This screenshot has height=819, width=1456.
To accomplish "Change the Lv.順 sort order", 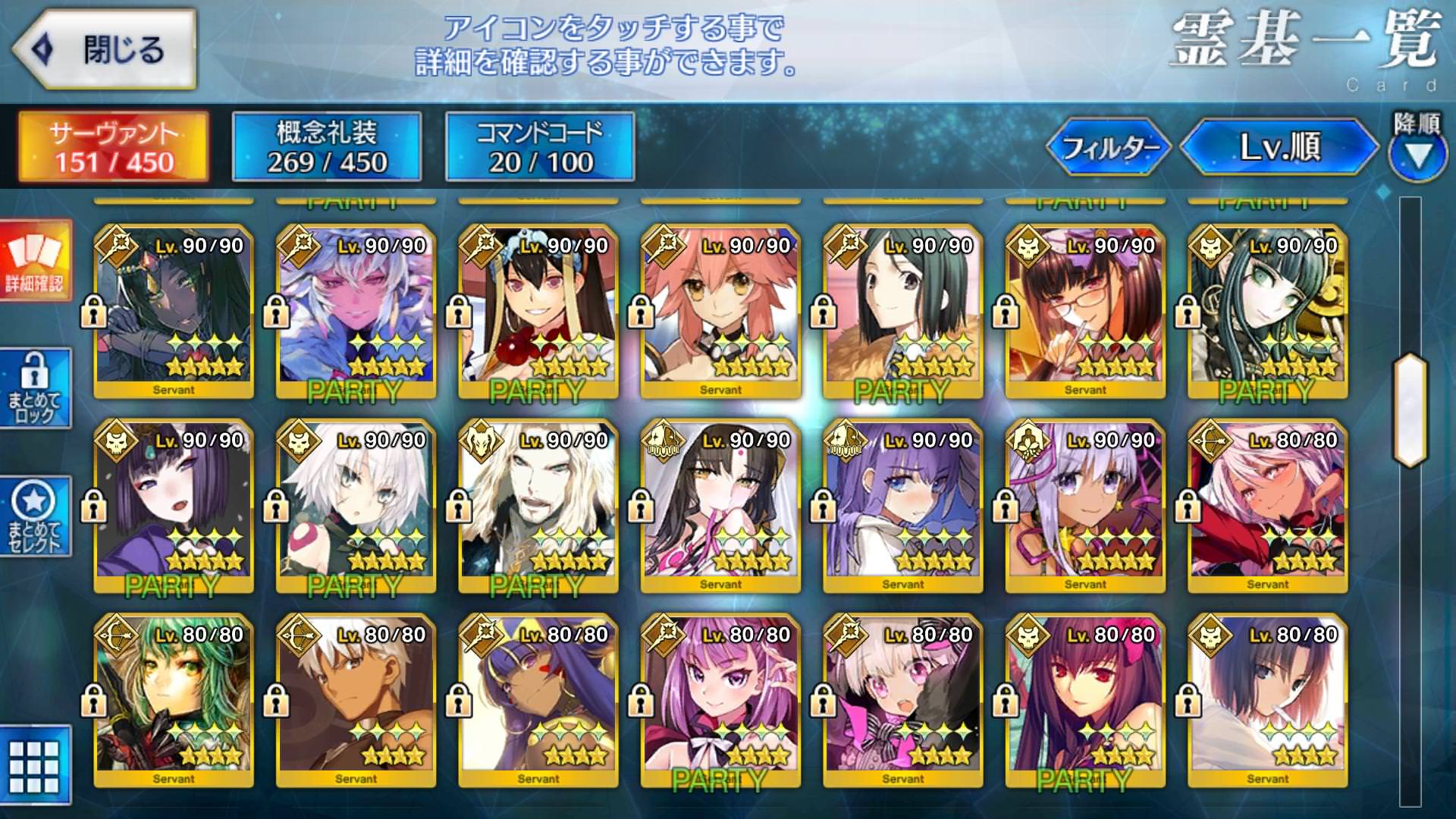I will click(x=1279, y=147).
